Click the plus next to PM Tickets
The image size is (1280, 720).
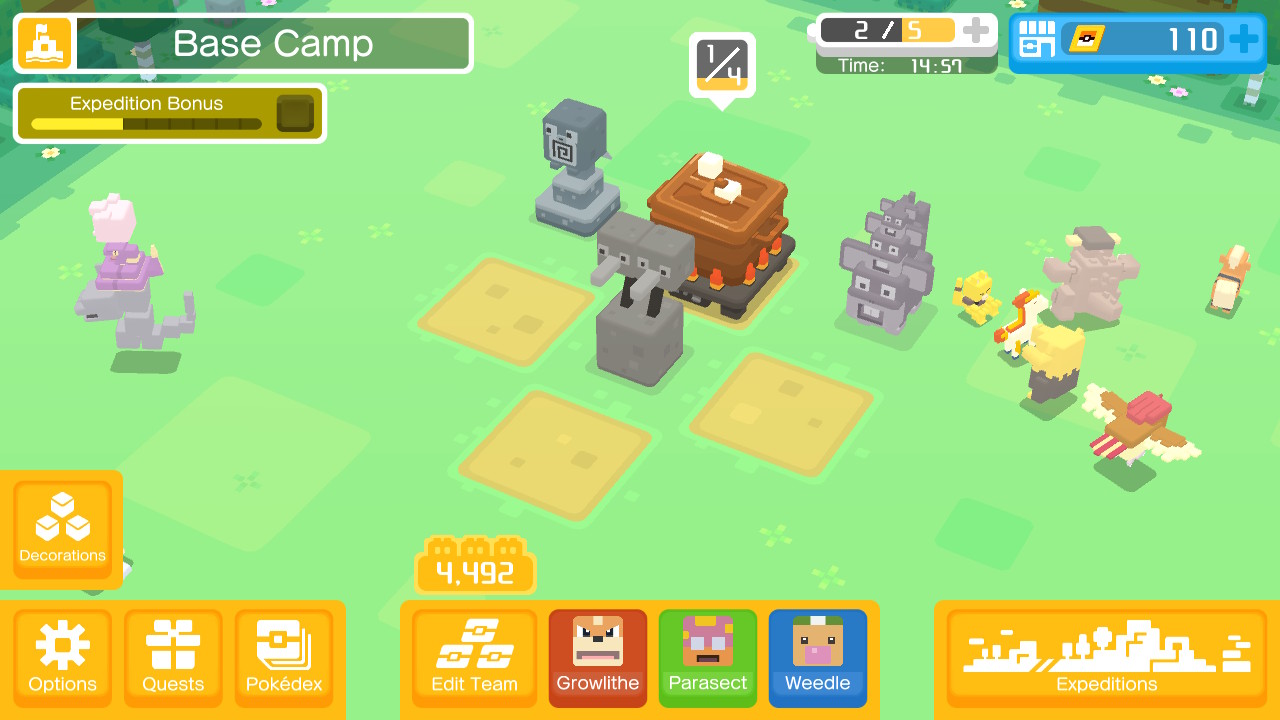click(1244, 40)
